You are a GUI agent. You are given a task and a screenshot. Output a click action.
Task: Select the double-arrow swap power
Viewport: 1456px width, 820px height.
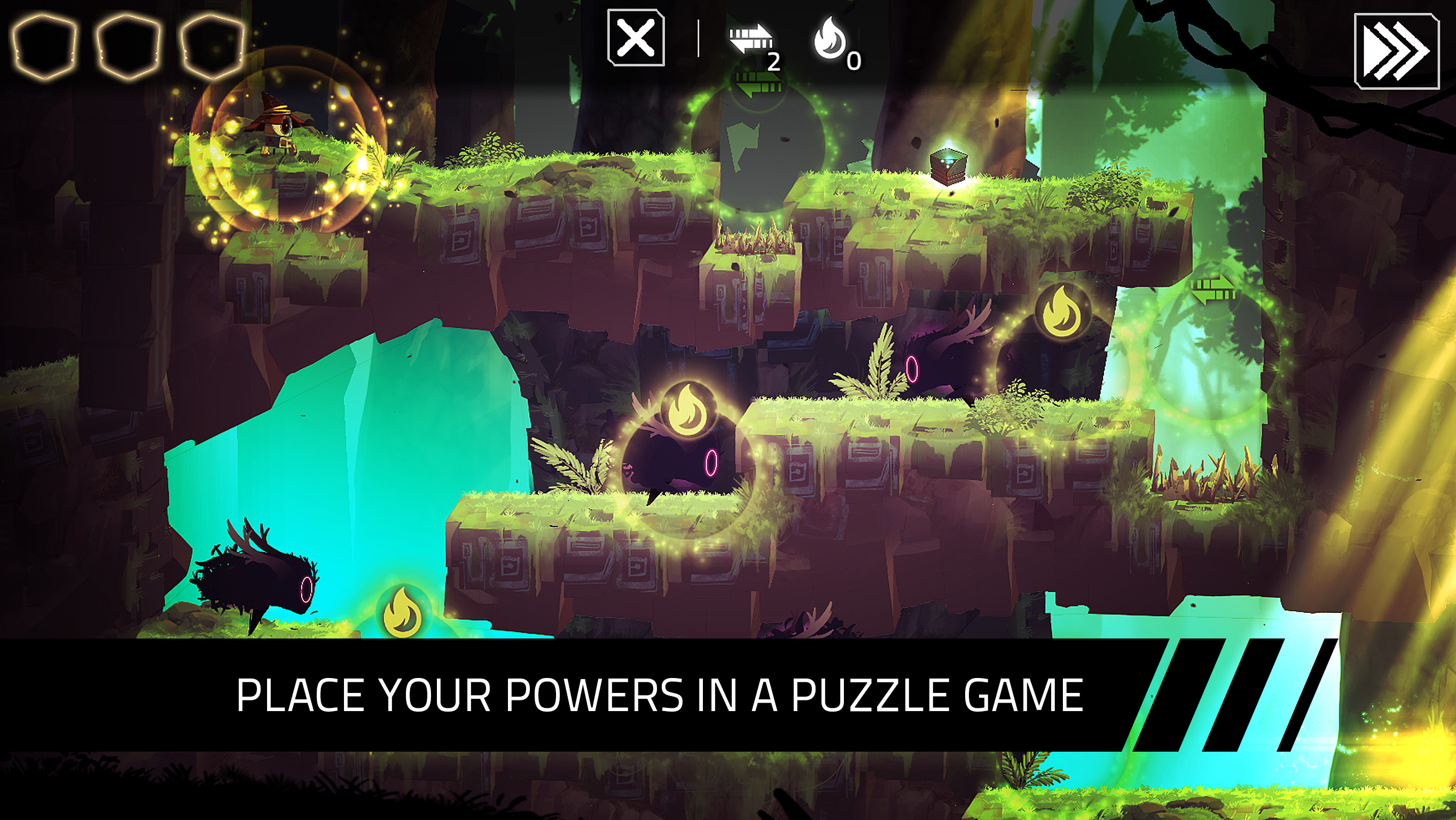[x=750, y=40]
